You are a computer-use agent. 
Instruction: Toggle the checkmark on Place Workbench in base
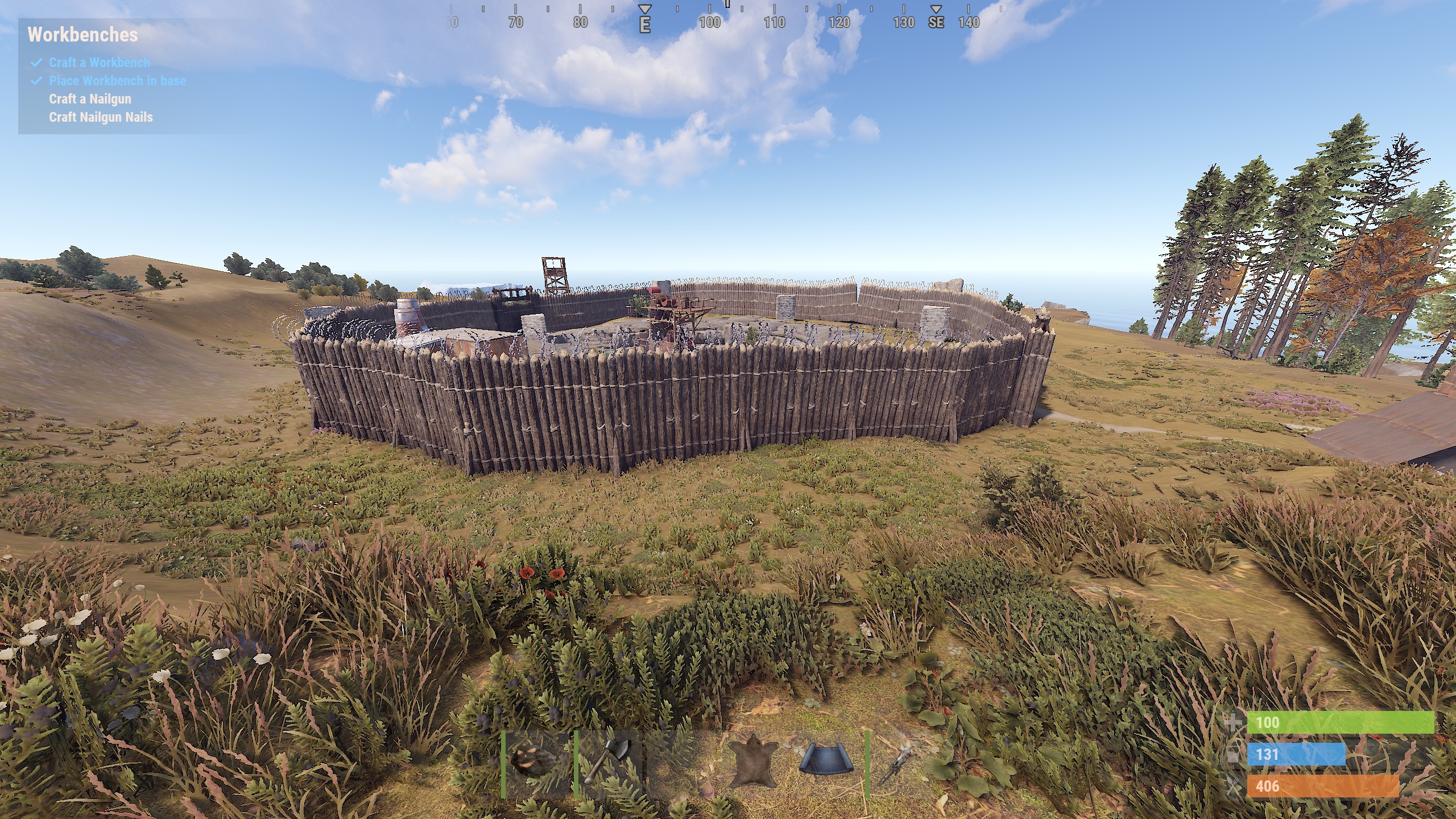pyautogui.click(x=38, y=81)
